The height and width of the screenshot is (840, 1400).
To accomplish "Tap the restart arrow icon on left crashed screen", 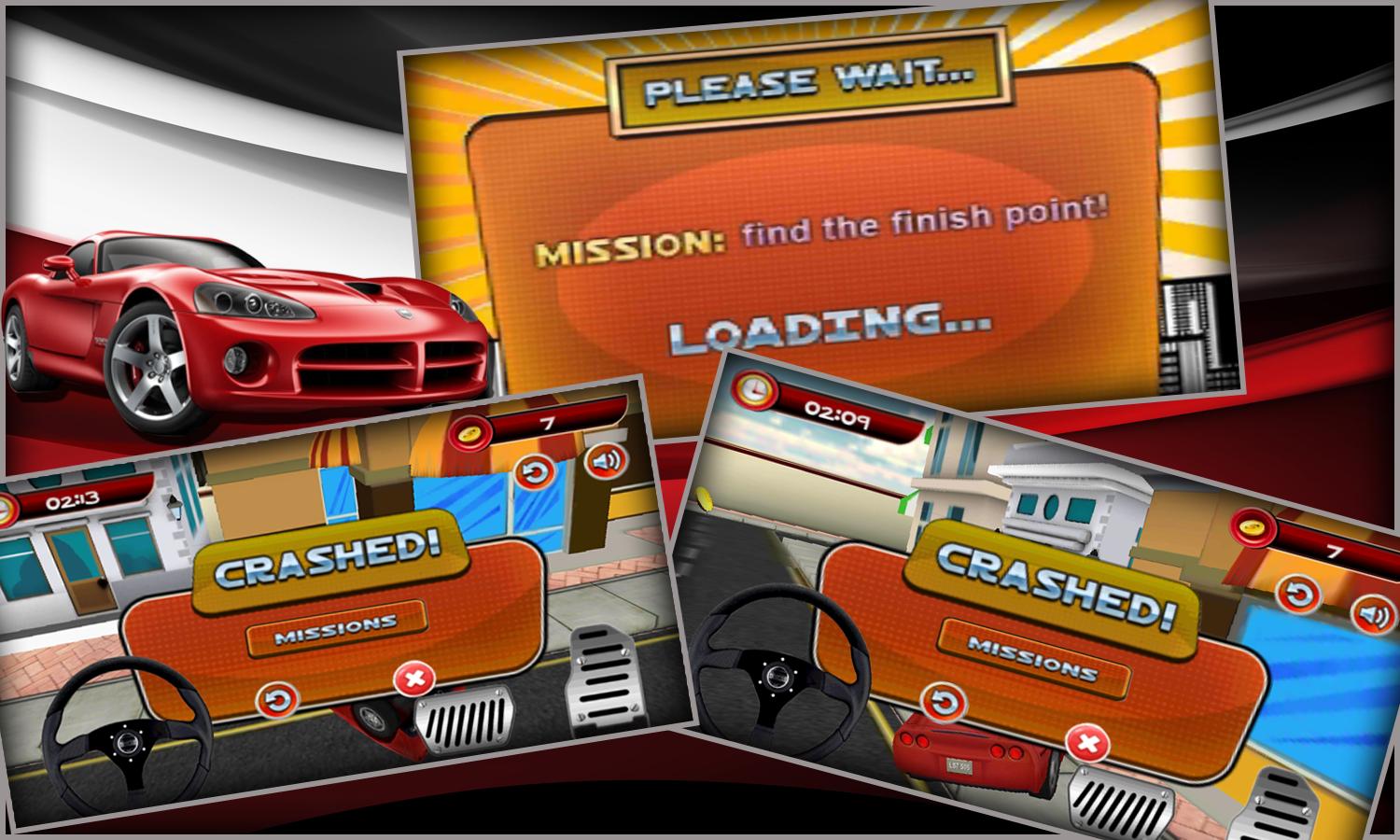I will coord(278,698).
